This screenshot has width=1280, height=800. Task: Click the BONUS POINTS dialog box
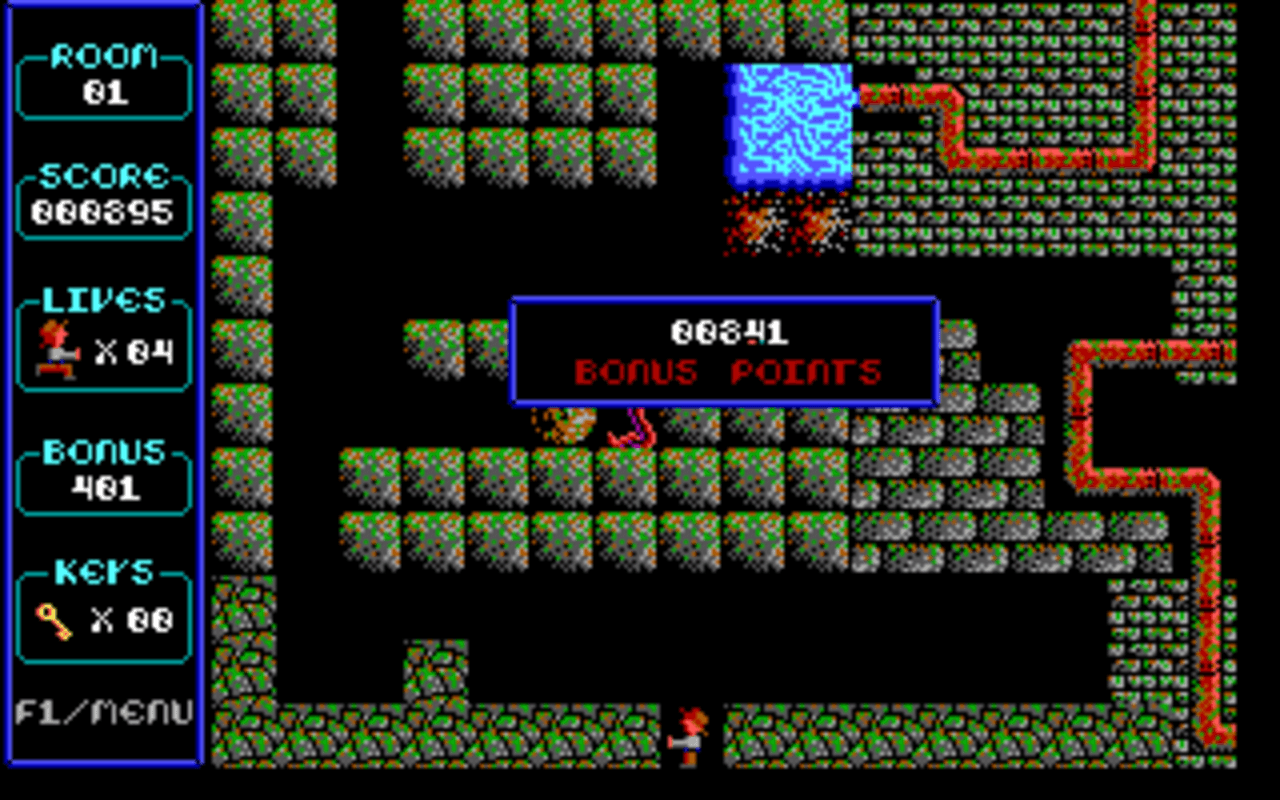coord(724,350)
